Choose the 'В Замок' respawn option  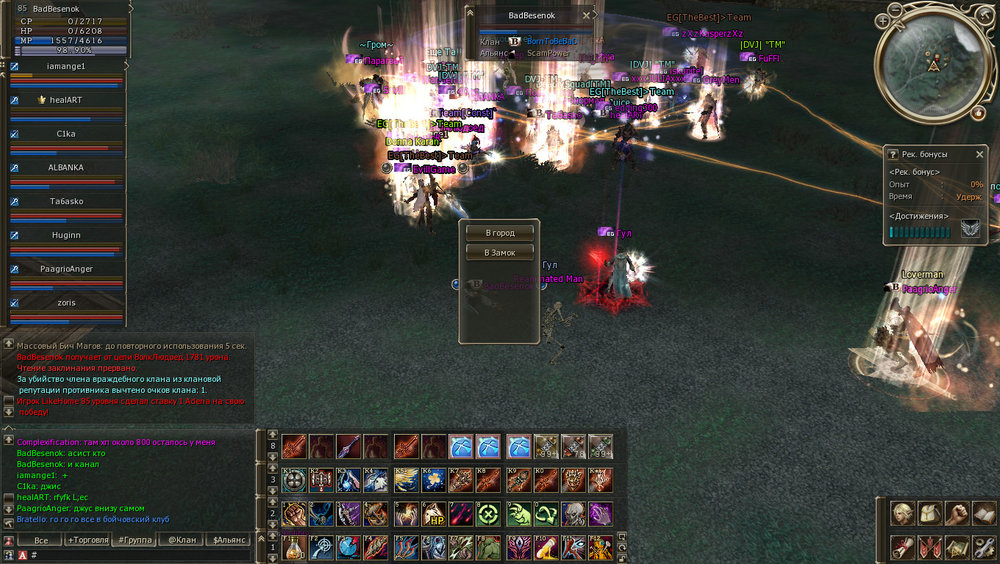(x=500, y=253)
